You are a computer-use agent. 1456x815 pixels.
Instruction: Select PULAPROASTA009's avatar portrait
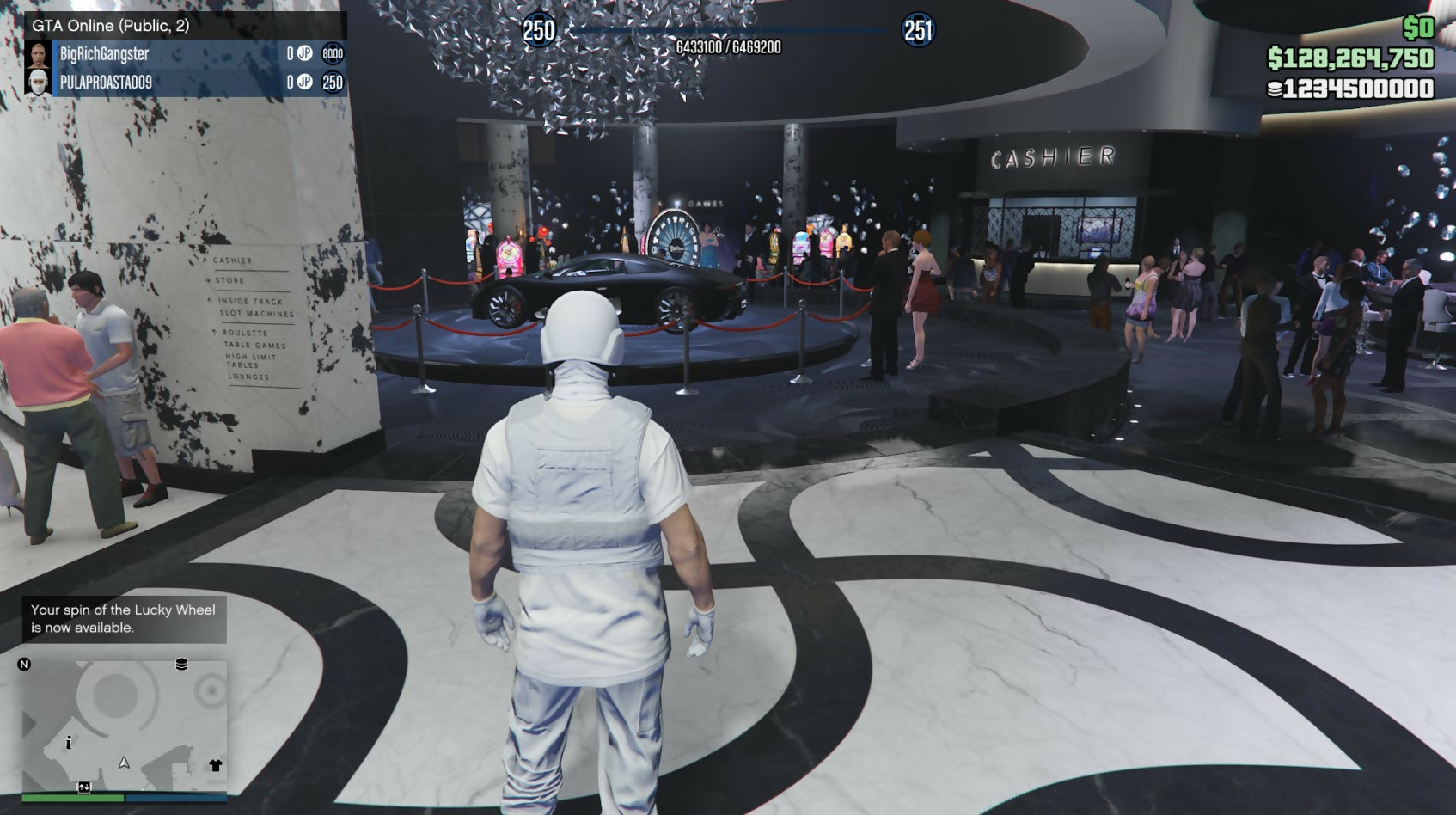coord(39,83)
